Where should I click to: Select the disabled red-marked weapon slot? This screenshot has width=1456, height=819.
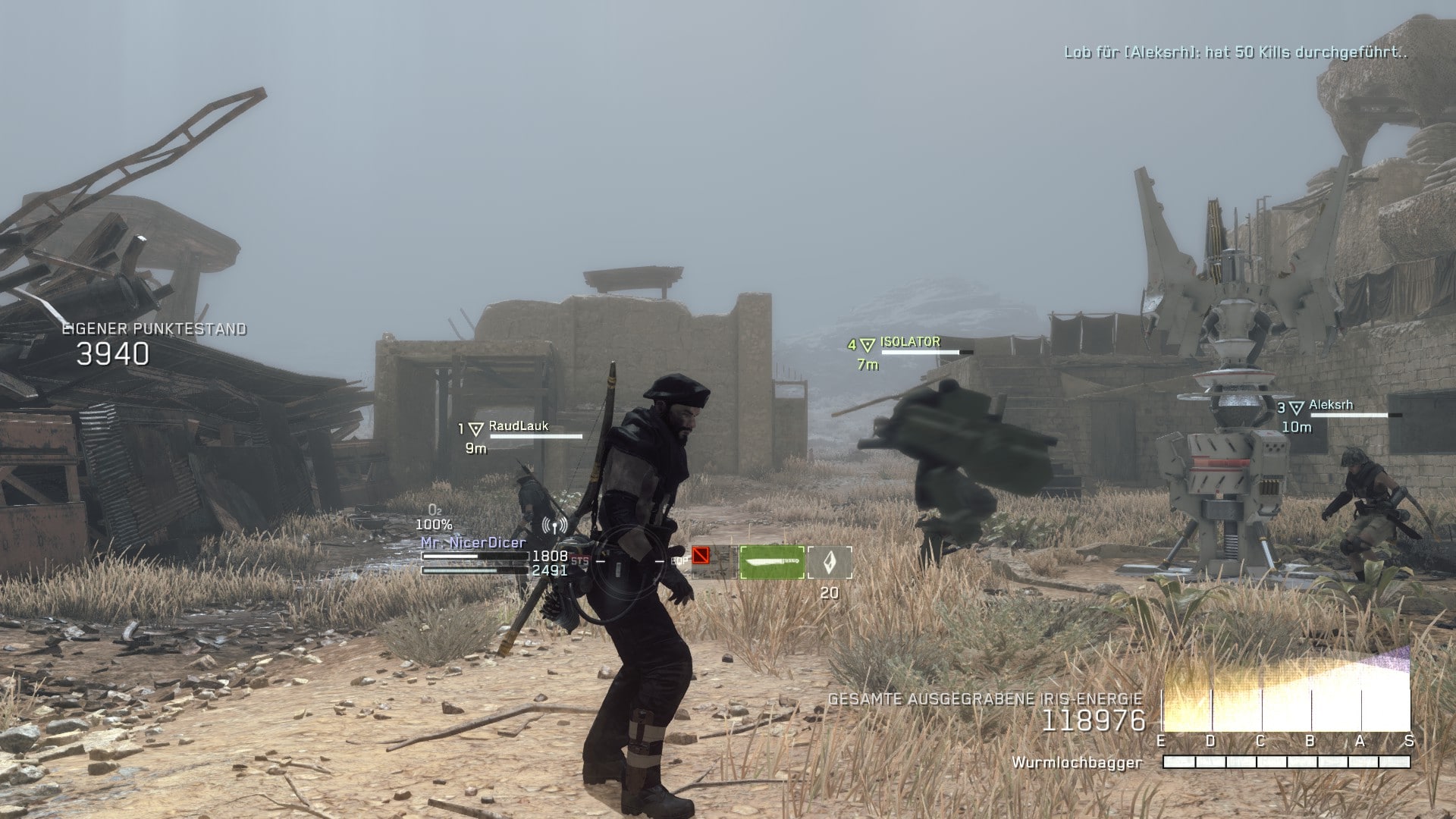tap(713, 562)
